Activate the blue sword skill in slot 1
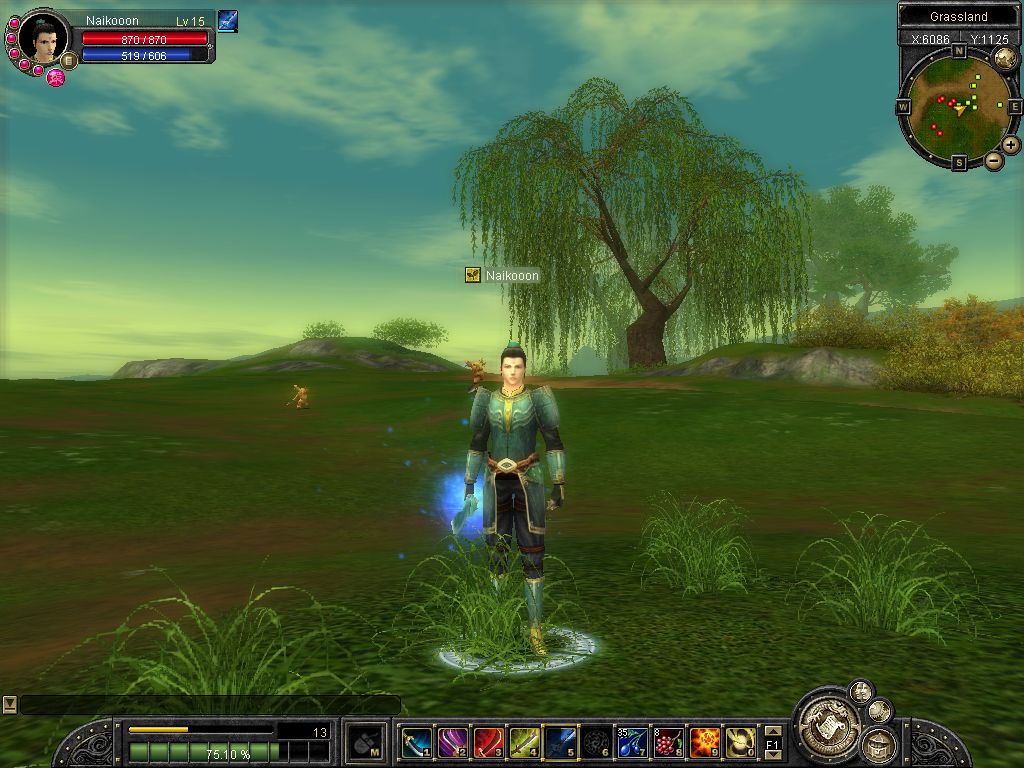The height and width of the screenshot is (768, 1024). [416, 742]
